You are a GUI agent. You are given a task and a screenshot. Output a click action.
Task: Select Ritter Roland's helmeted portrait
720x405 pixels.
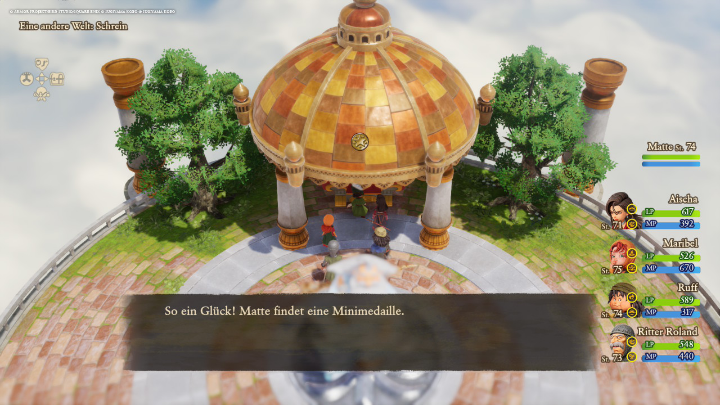click(621, 343)
